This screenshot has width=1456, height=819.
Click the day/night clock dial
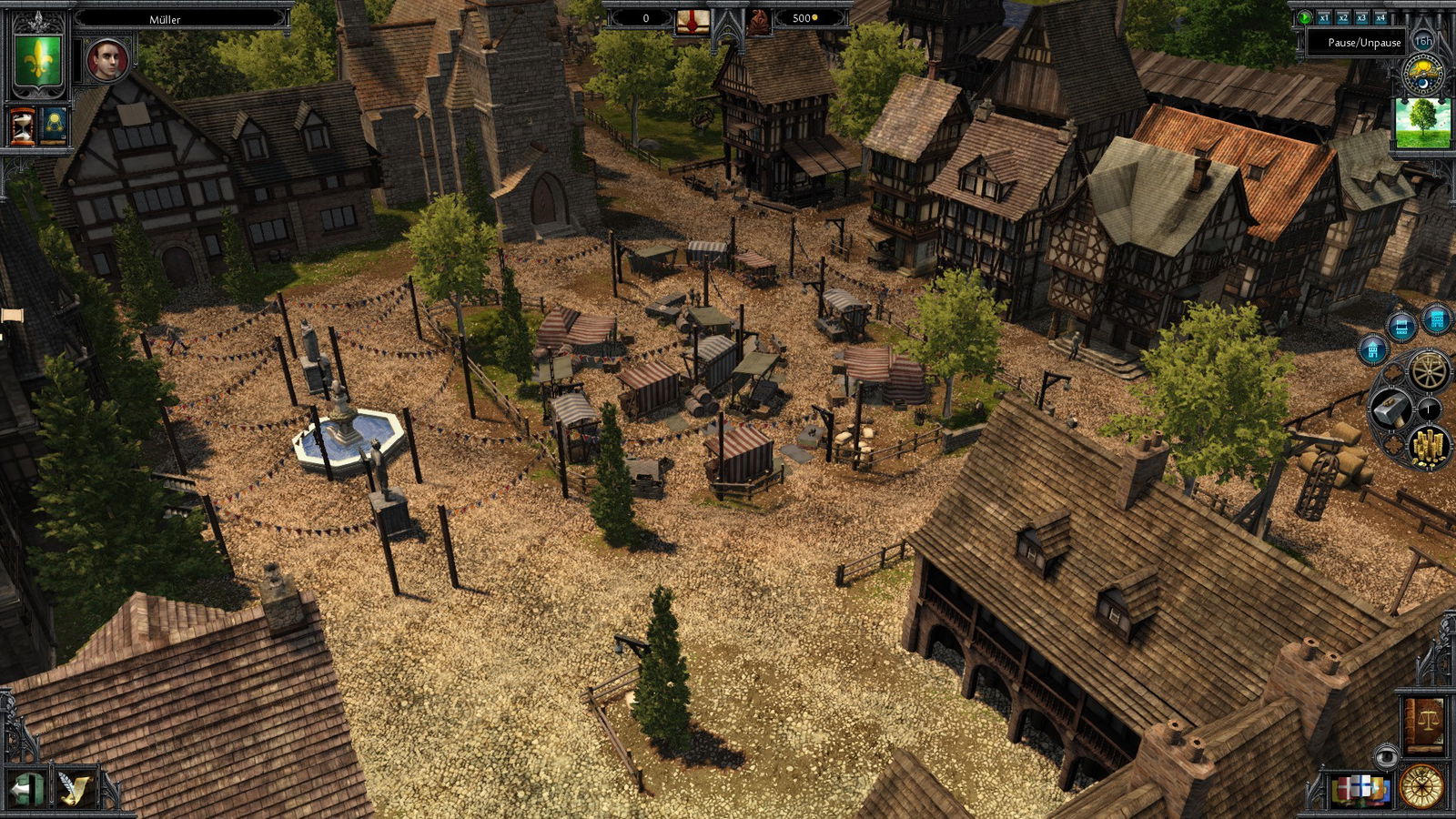pyautogui.click(x=1422, y=72)
